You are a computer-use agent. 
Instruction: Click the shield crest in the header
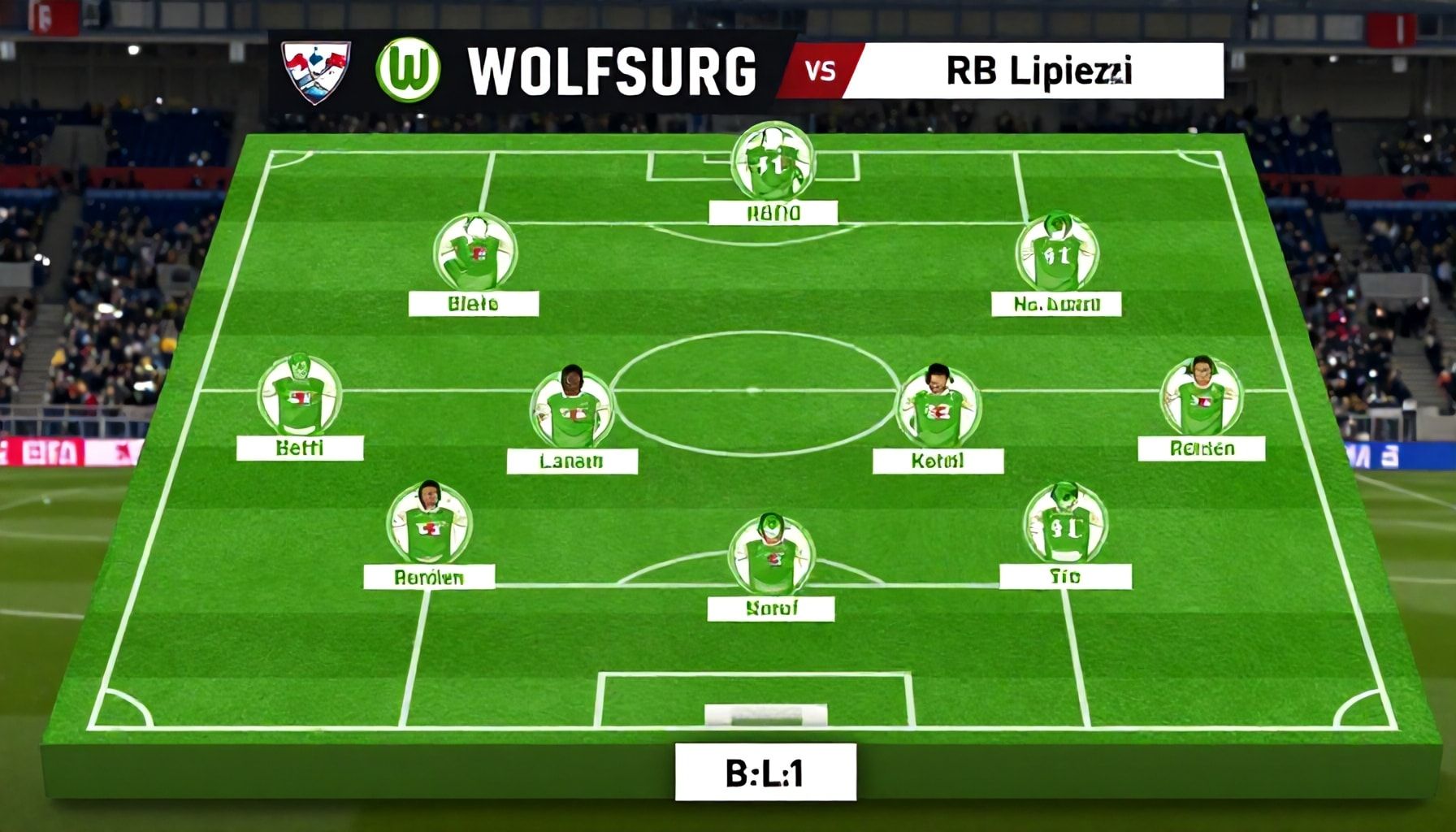coord(315,71)
